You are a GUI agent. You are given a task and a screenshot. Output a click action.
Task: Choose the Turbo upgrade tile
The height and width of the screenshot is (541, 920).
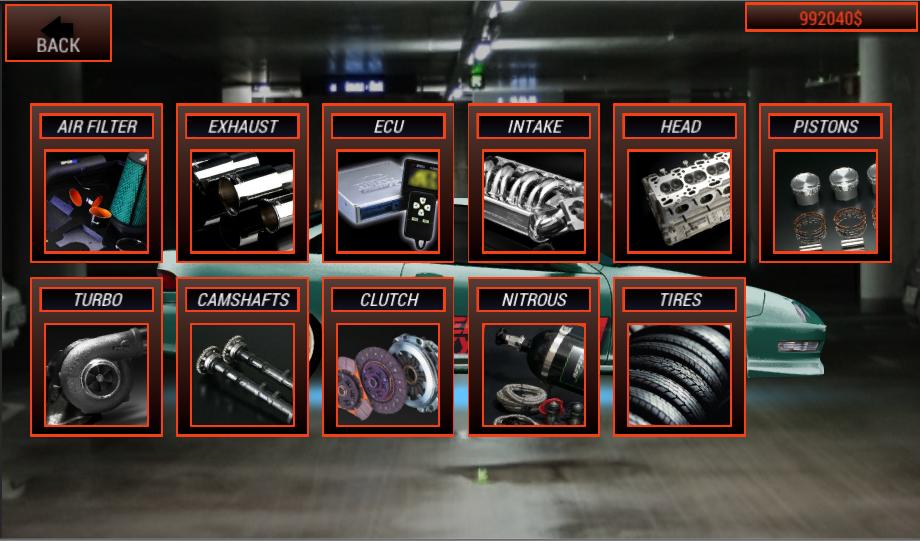pyautogui.click(x=96, y=357)
